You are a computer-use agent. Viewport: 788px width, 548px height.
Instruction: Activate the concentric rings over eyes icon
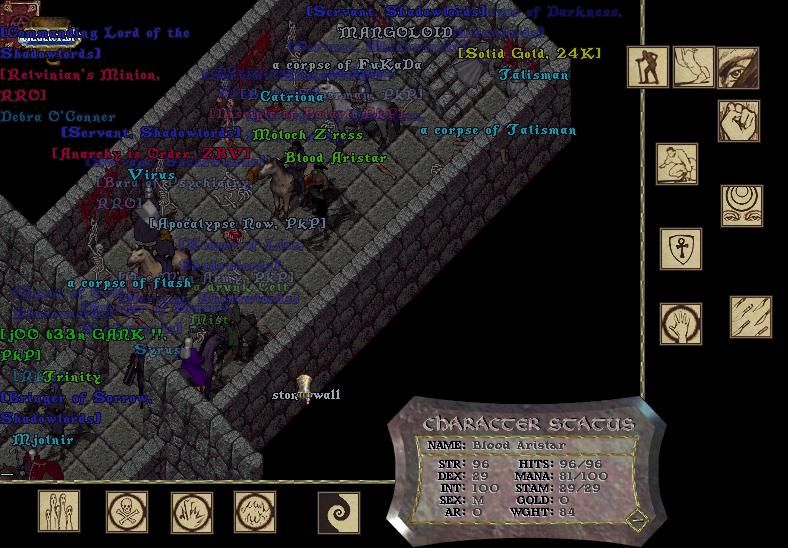click(742, 205)
